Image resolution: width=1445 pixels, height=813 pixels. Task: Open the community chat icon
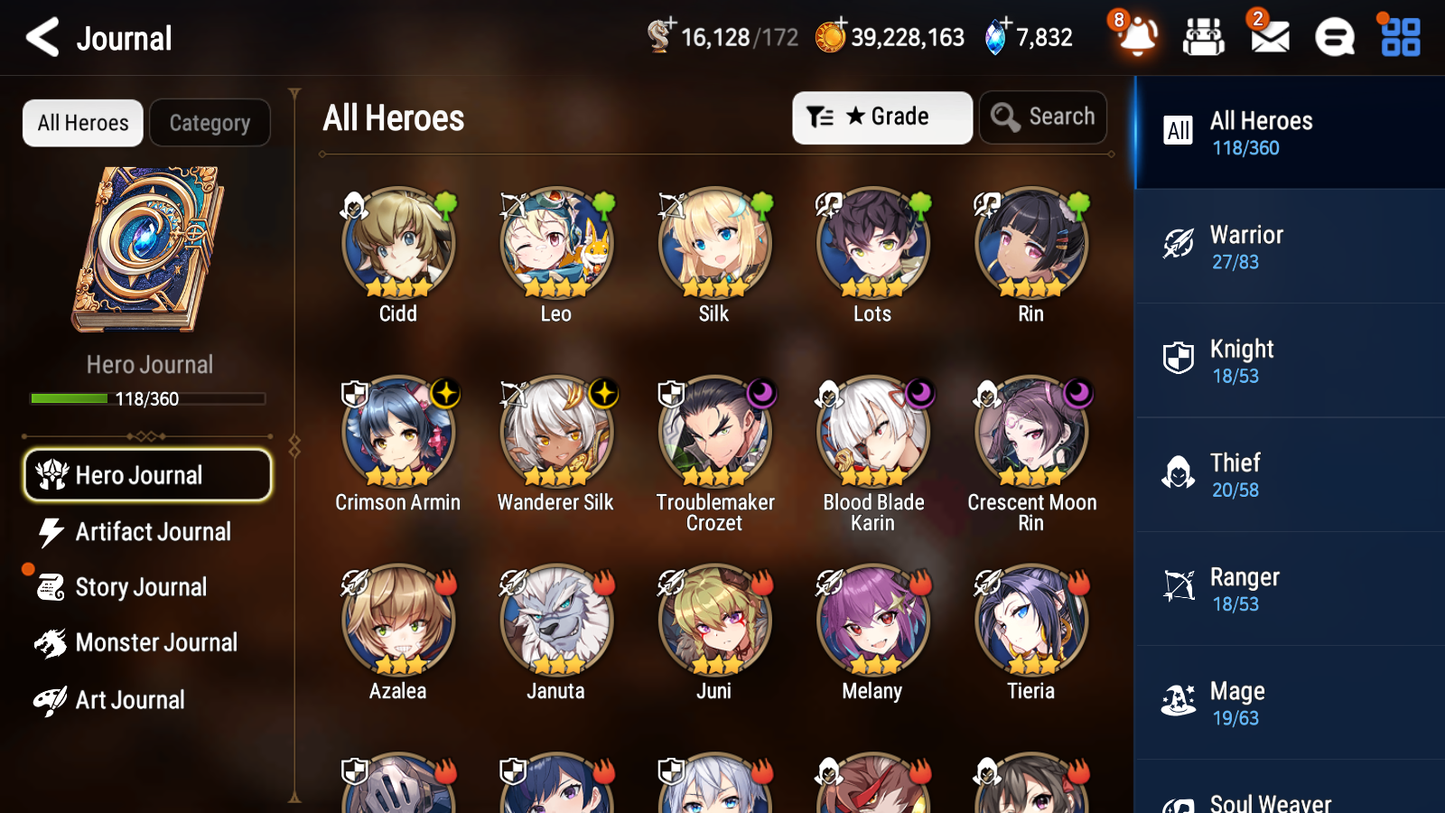pyautogui.click(x=1334, y=36)
